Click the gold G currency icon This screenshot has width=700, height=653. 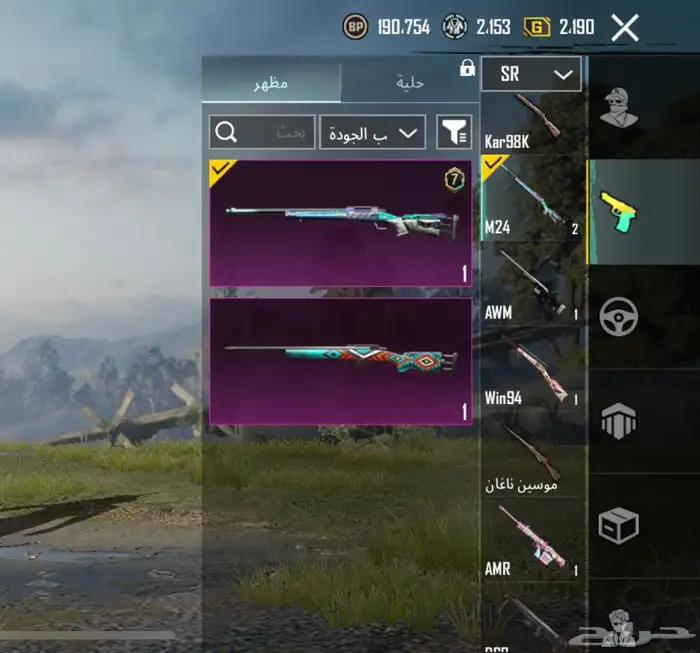538,27
